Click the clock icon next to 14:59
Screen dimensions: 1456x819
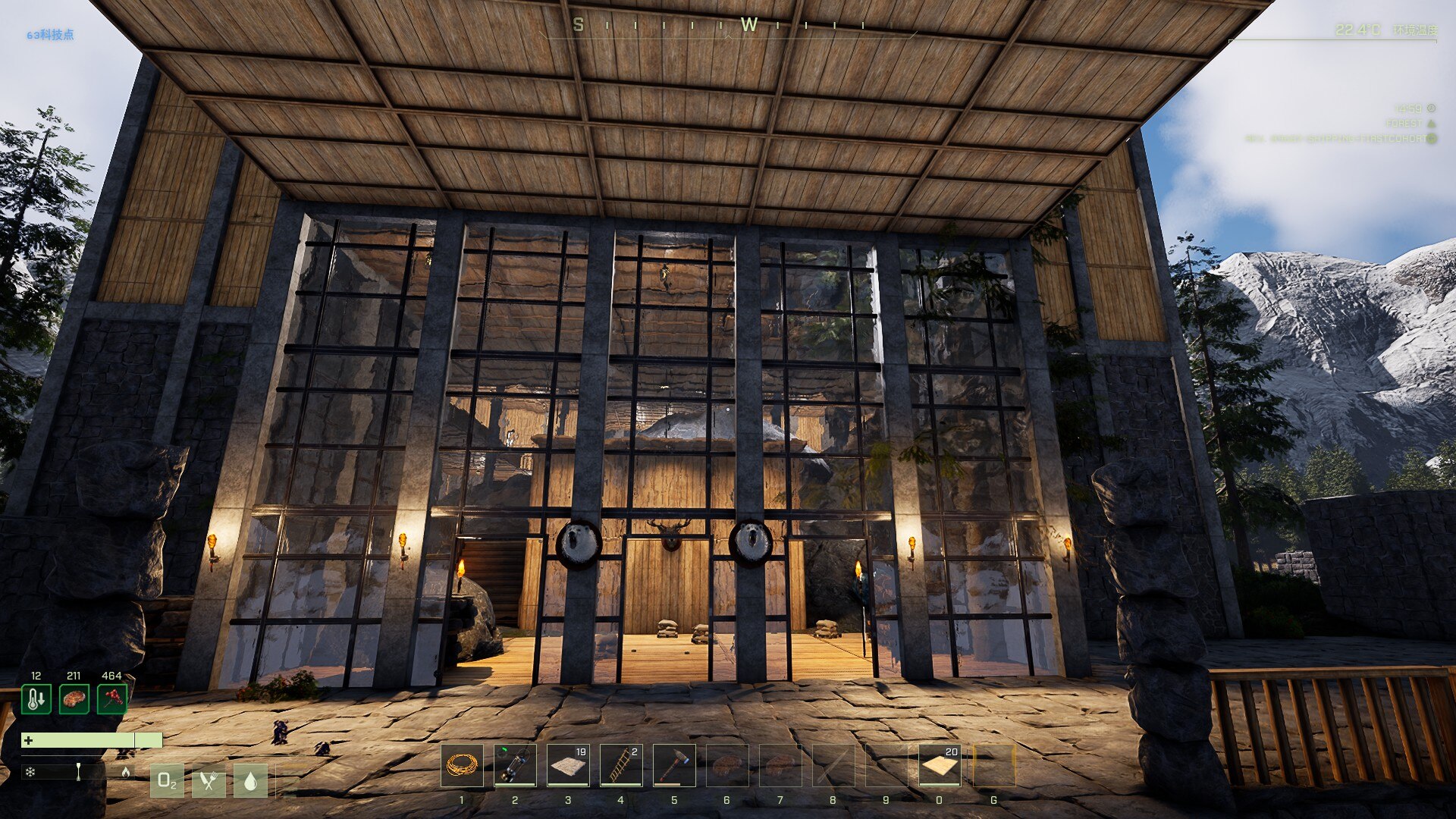pos(1432,108)
